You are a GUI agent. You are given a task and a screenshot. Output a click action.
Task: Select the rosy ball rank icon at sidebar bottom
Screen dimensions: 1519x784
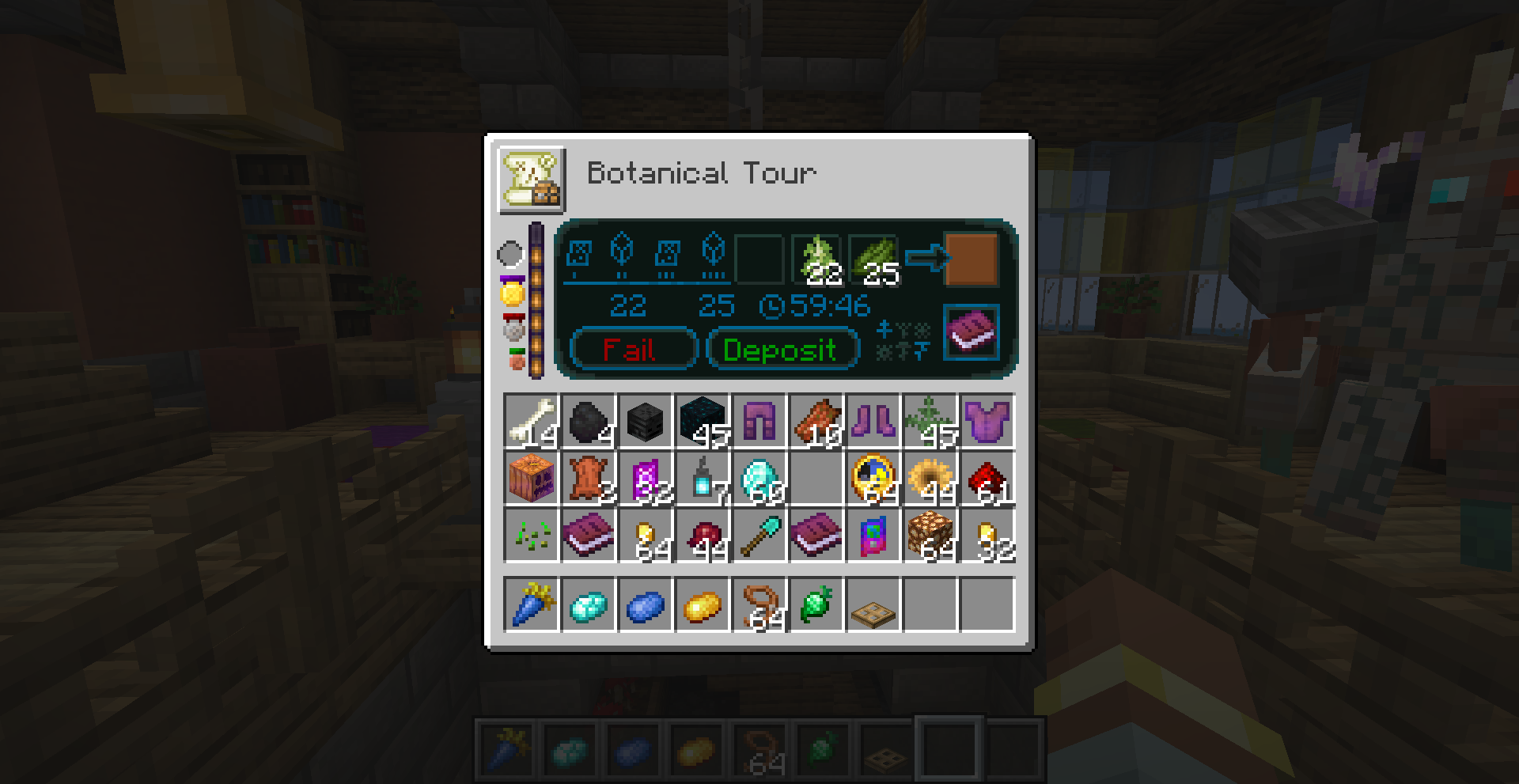[513, 358]
